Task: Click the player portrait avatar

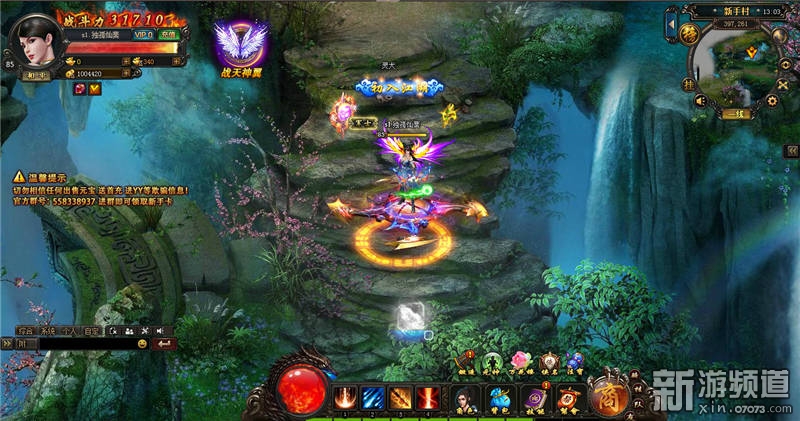Action: 36,44
